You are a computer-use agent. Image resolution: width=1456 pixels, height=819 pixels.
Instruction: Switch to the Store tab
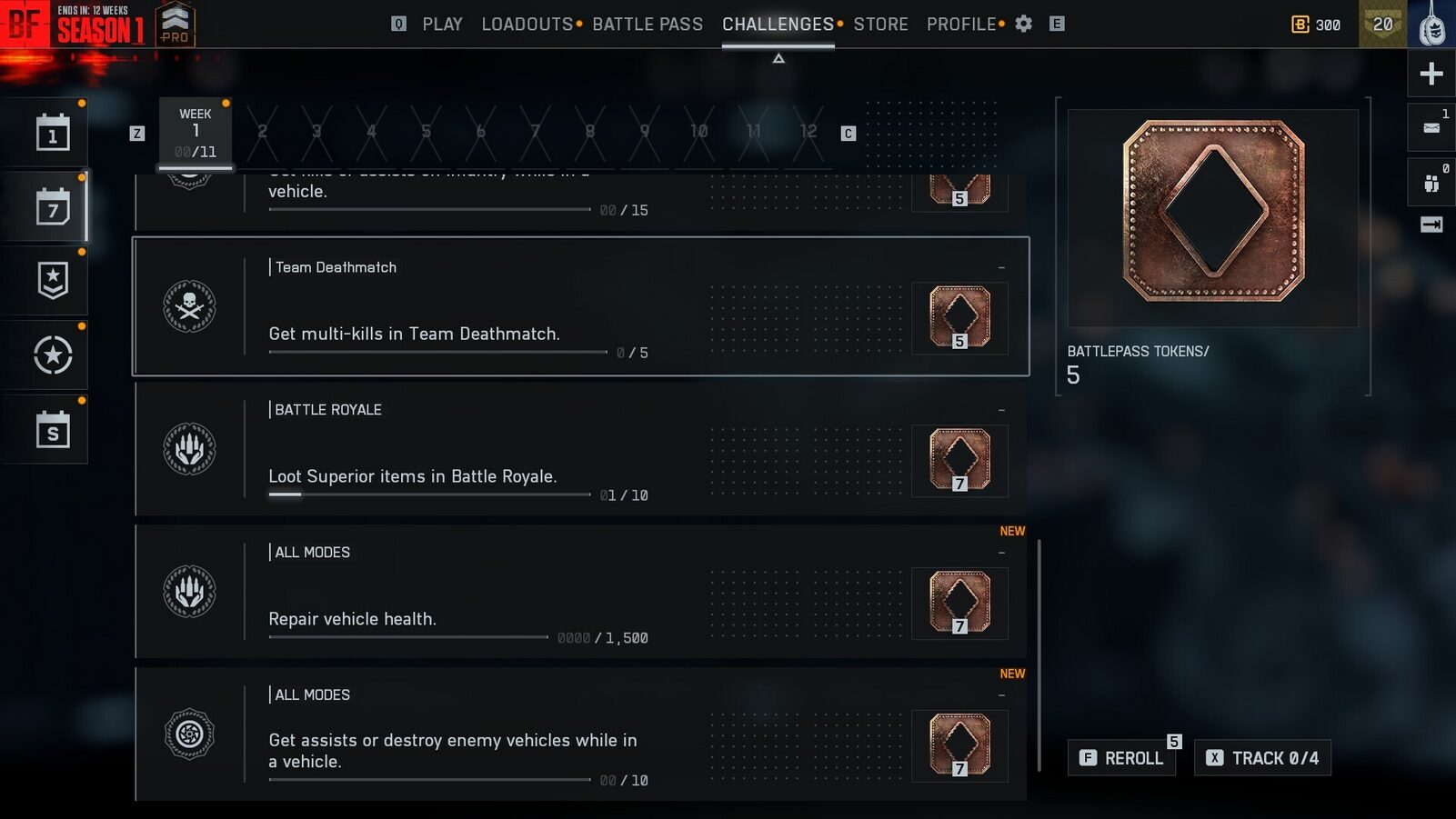point(879,25)
